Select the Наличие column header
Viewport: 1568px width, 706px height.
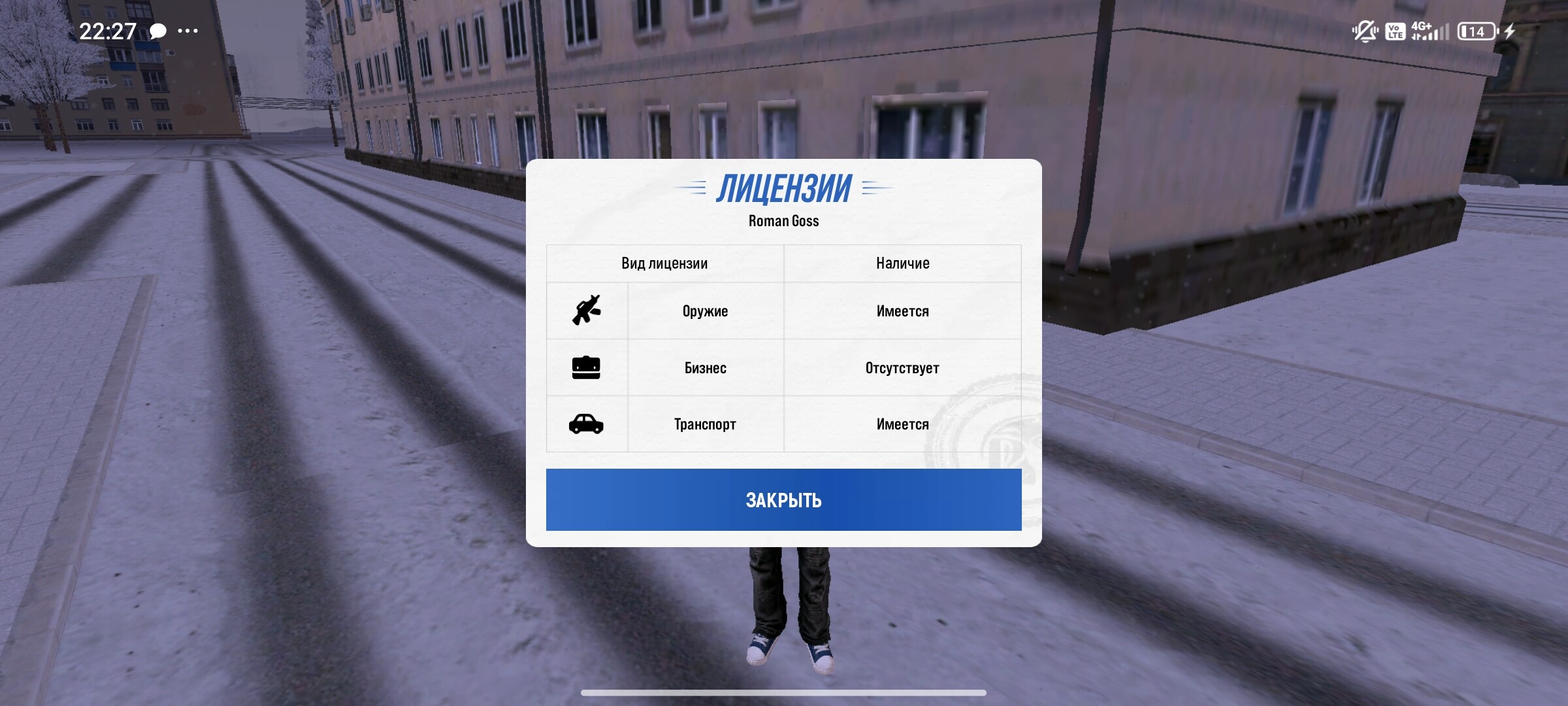tap(902, 263)
